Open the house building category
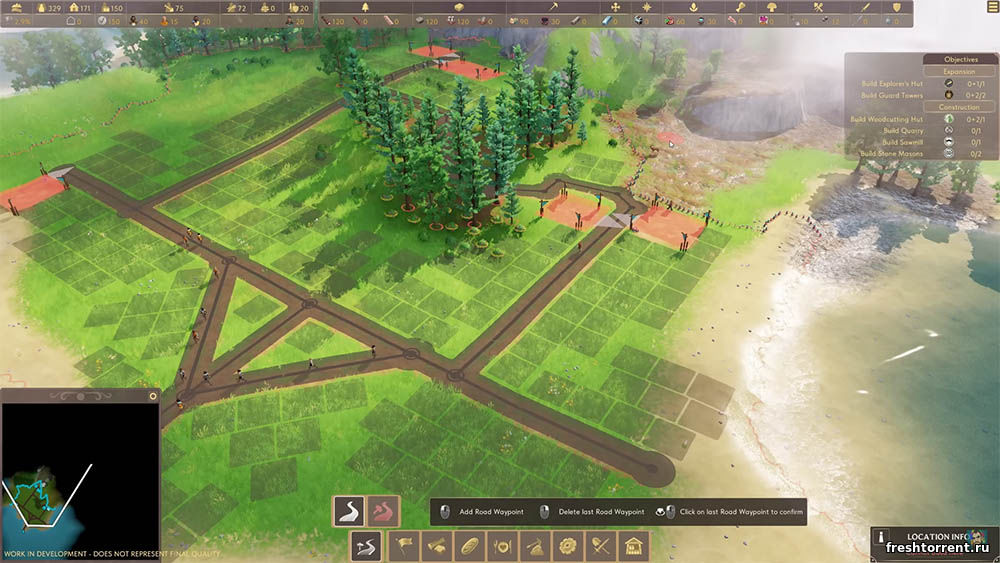 tap(634, 546)
